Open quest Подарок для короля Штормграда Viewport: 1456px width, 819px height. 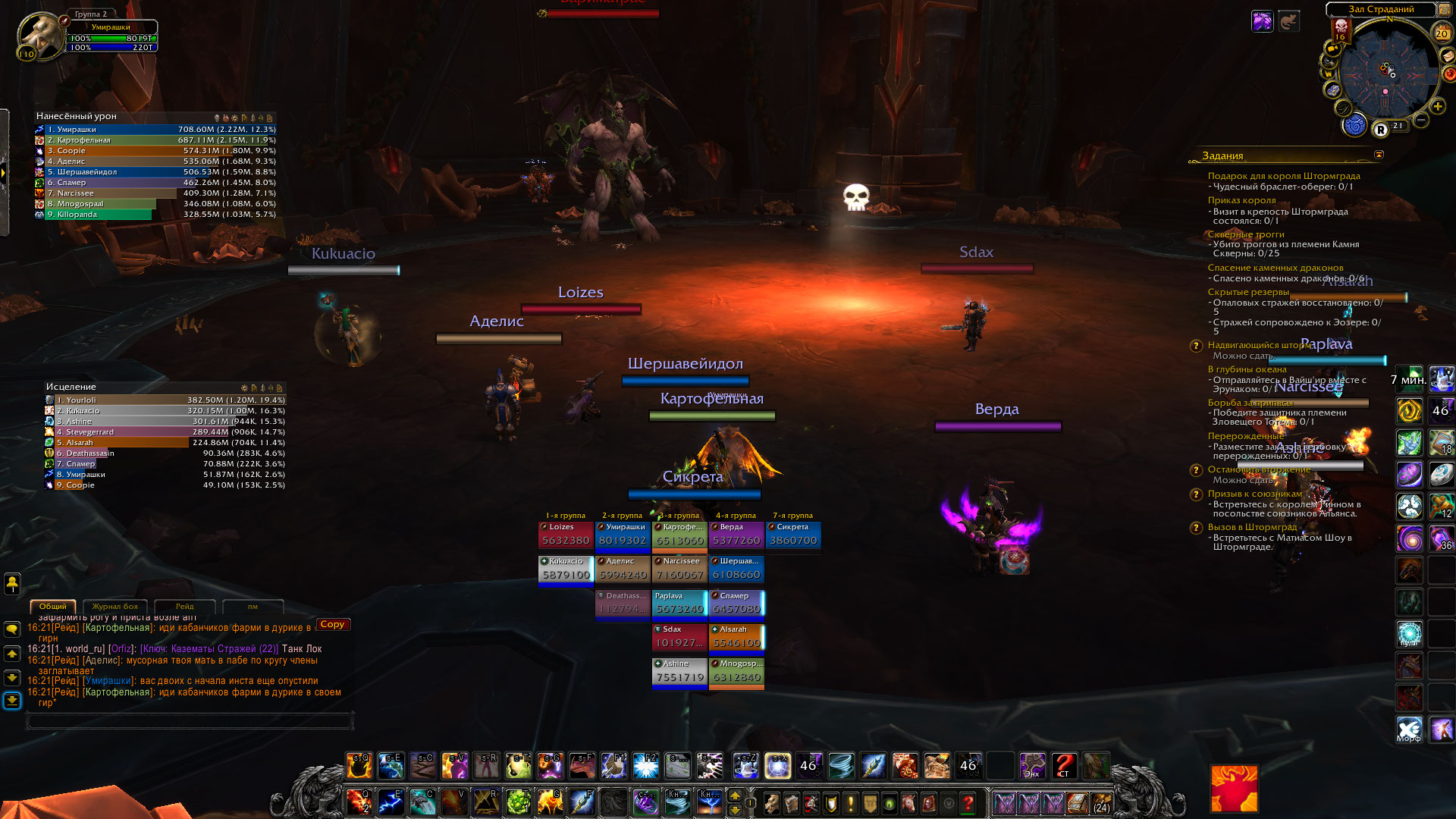tap(1283, 176)
